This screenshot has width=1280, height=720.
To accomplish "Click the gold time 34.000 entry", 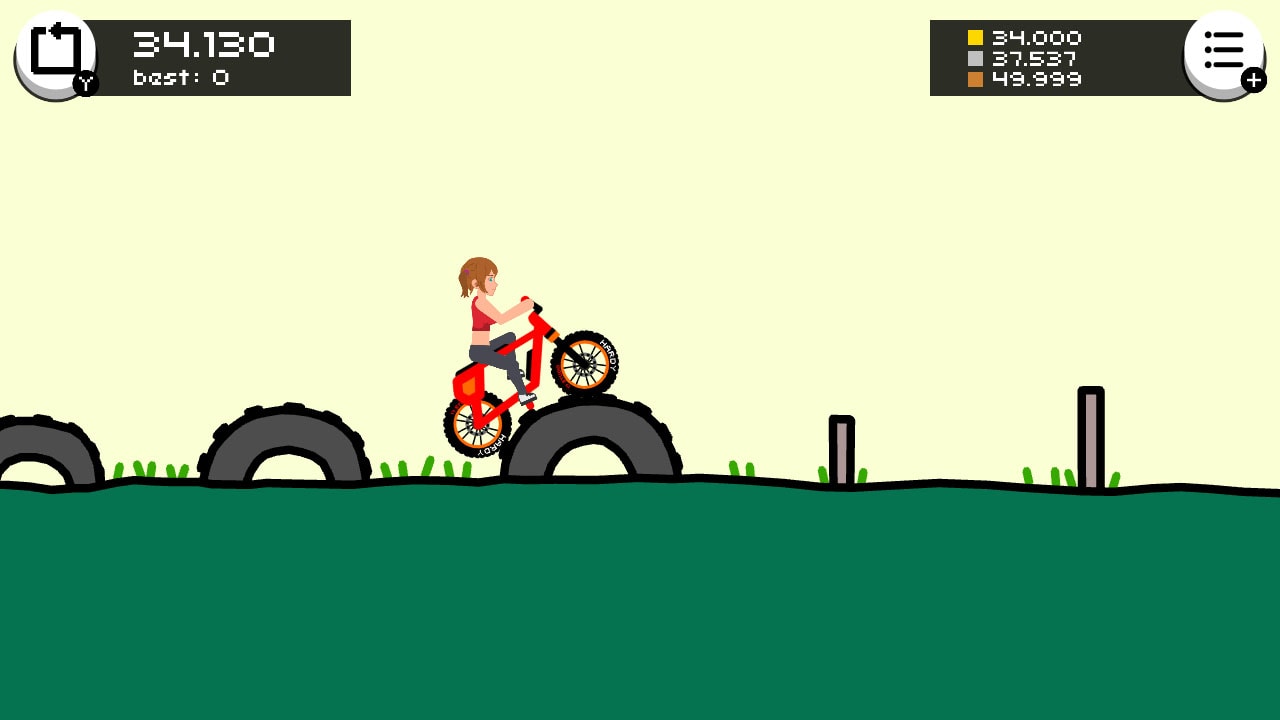I will pyautogui.click(x=1035, y=37).
